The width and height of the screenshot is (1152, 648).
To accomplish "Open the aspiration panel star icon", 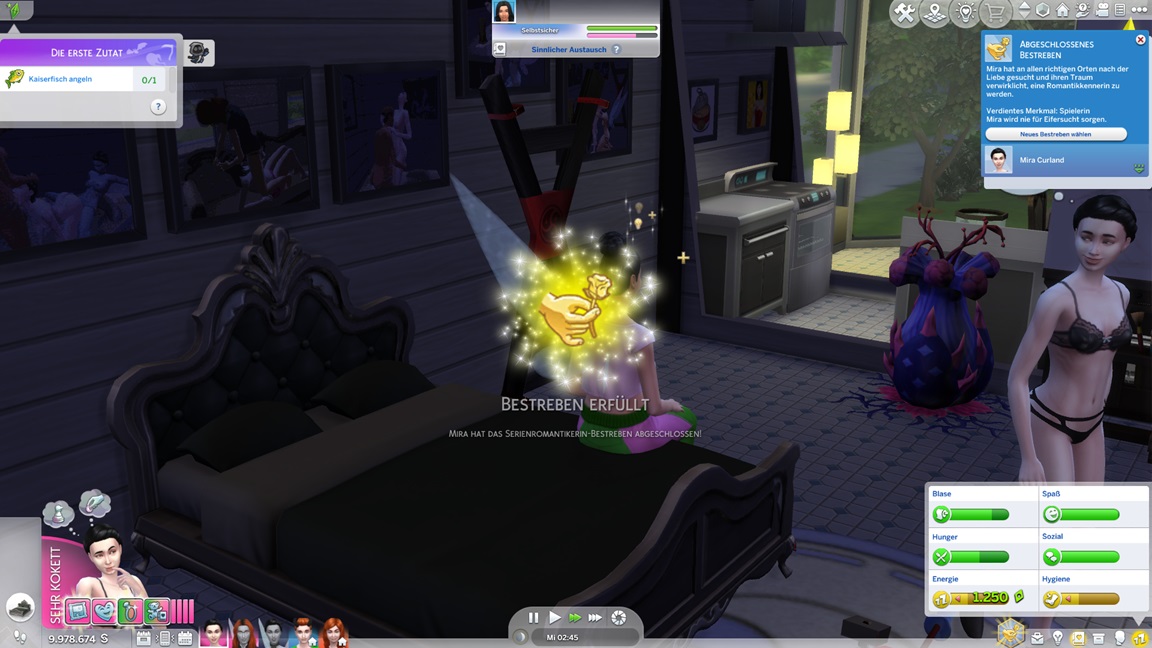I will coord(1010,632).
